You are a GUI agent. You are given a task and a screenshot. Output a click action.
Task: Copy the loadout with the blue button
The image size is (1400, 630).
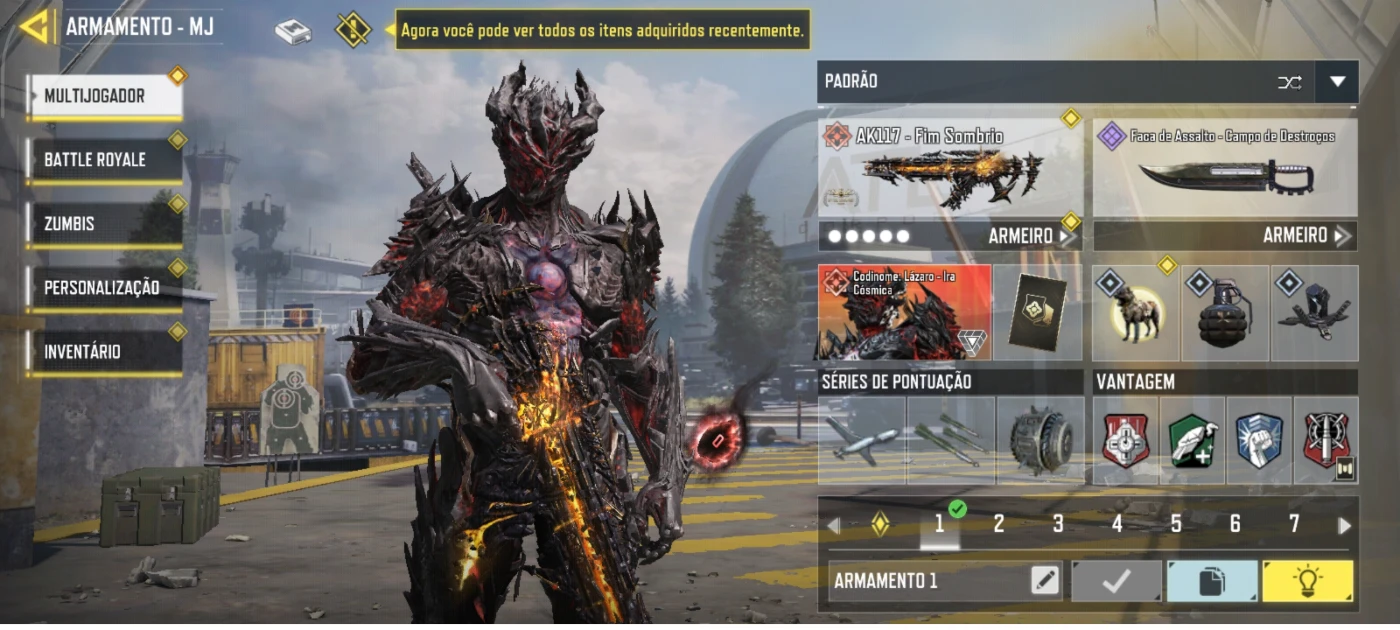click(x=1212, y=581)
